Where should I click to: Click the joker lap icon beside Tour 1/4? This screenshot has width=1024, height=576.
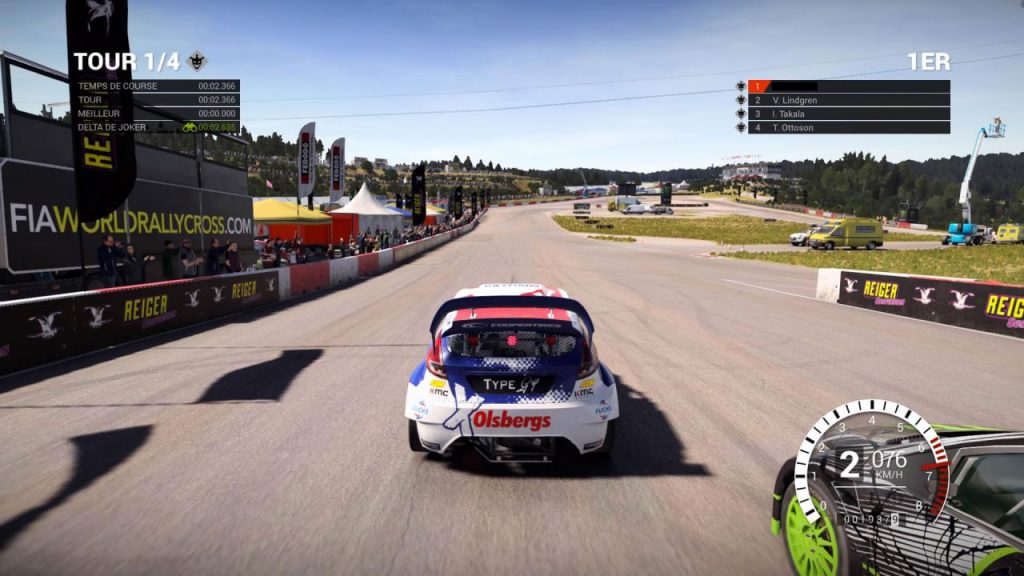197,61
